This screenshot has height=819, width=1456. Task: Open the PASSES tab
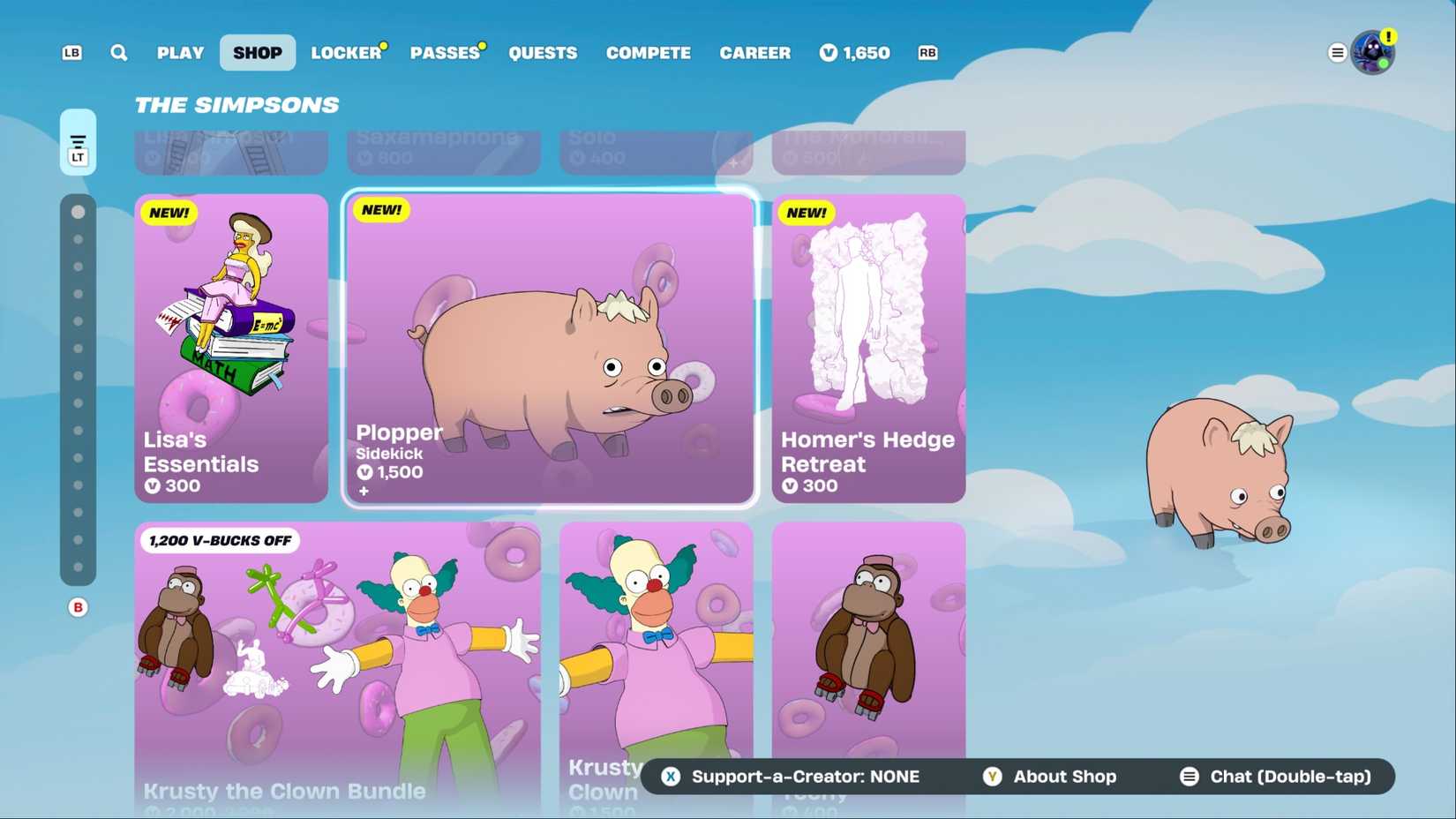pyautogui.click(x=445, y=53)
